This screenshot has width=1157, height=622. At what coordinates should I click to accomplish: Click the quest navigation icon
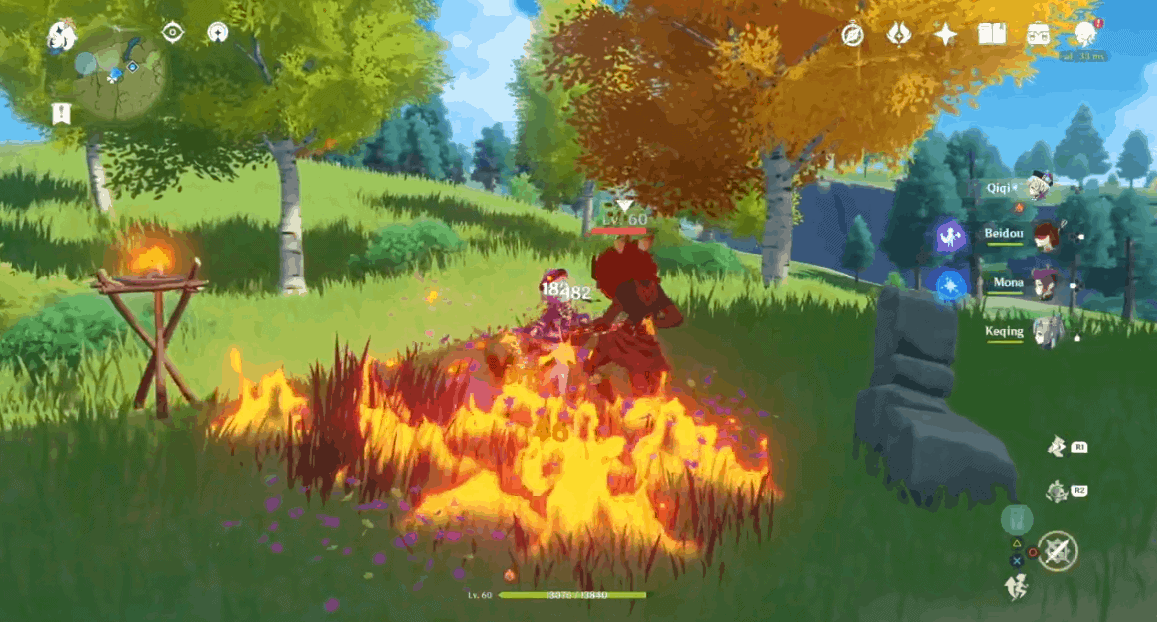(217, 33)
